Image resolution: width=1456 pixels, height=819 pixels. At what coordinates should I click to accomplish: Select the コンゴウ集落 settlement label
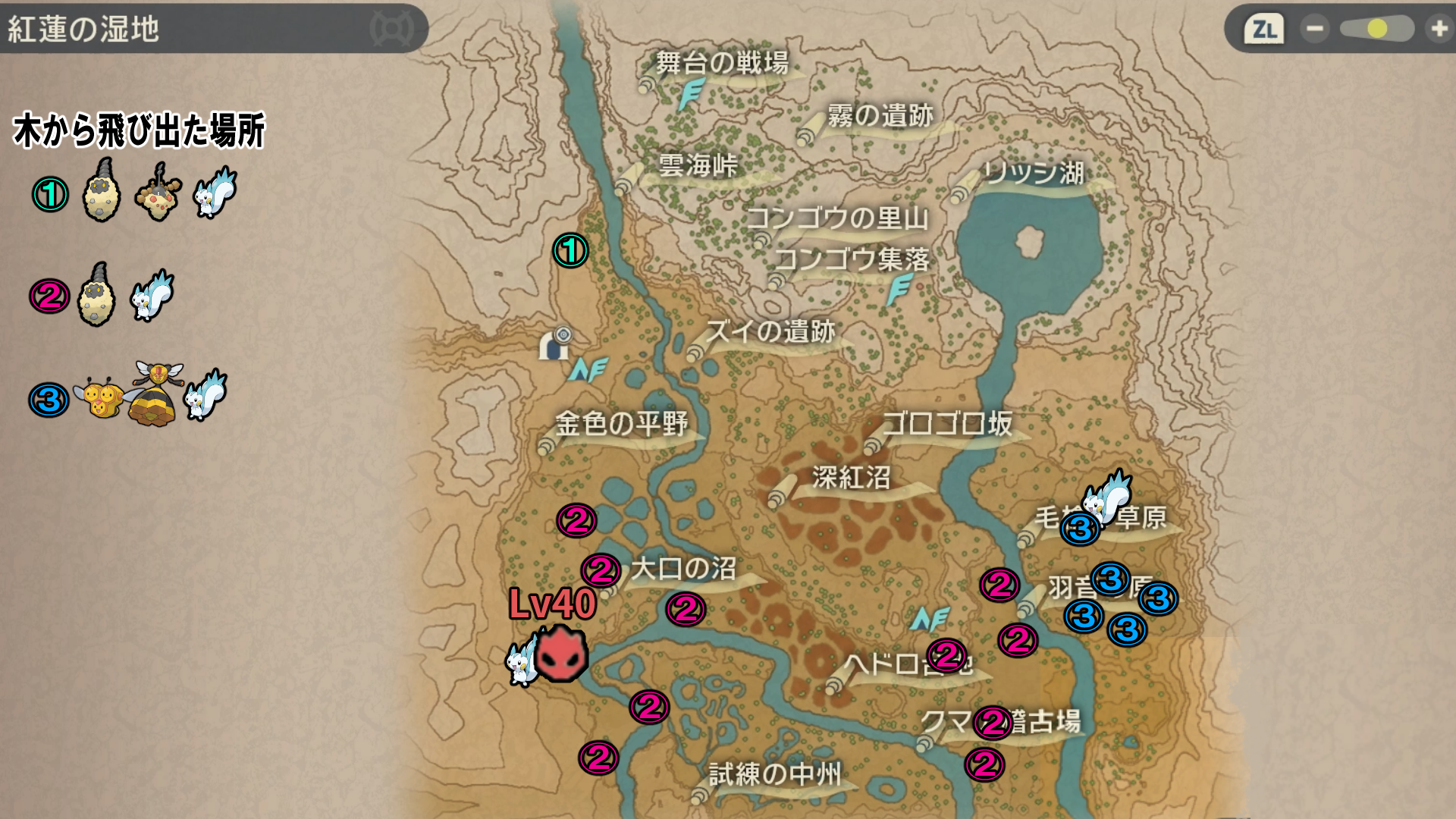tap(852, 259)
